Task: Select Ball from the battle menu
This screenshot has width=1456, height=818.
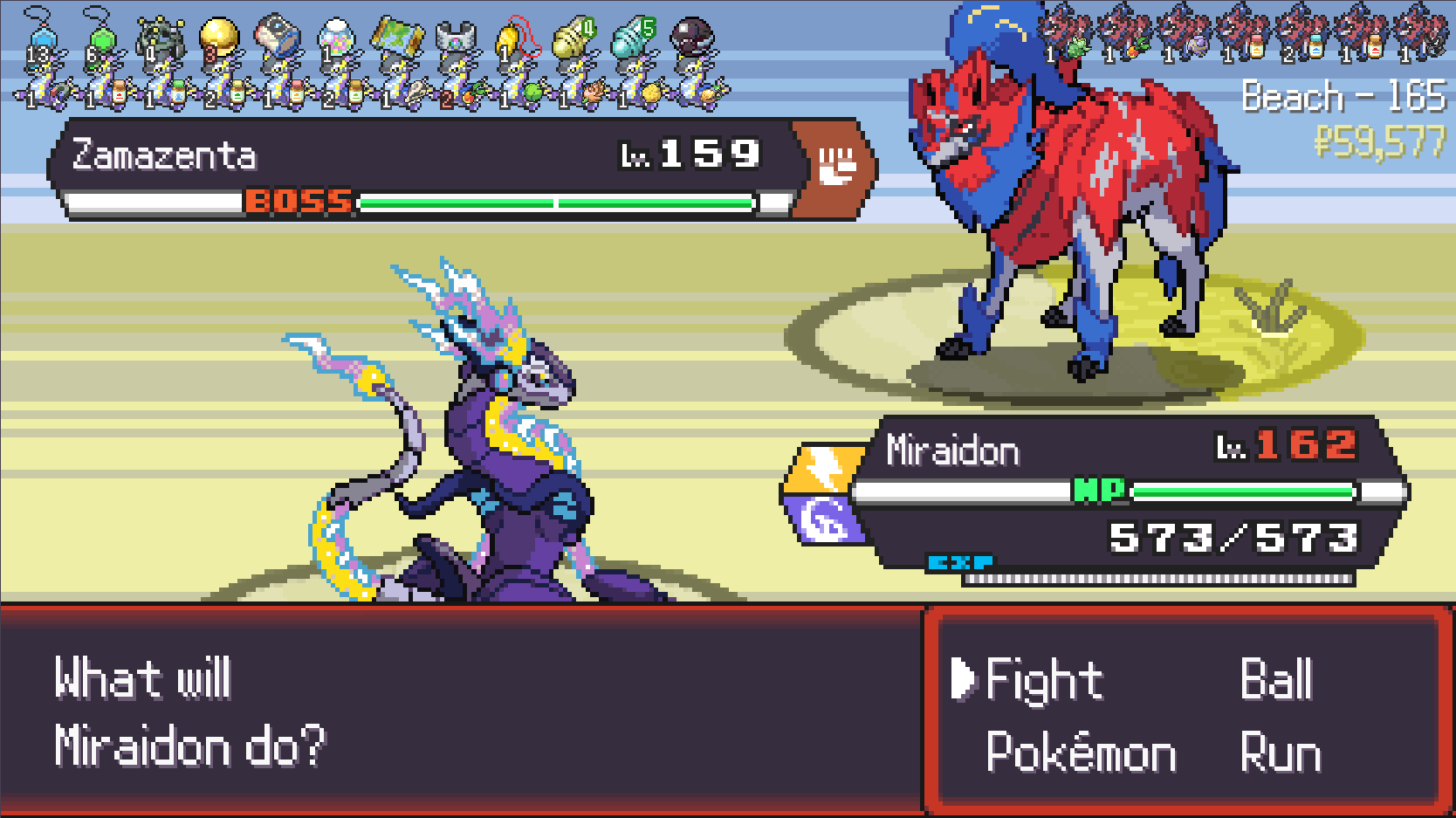Action: click(1276, 680)
